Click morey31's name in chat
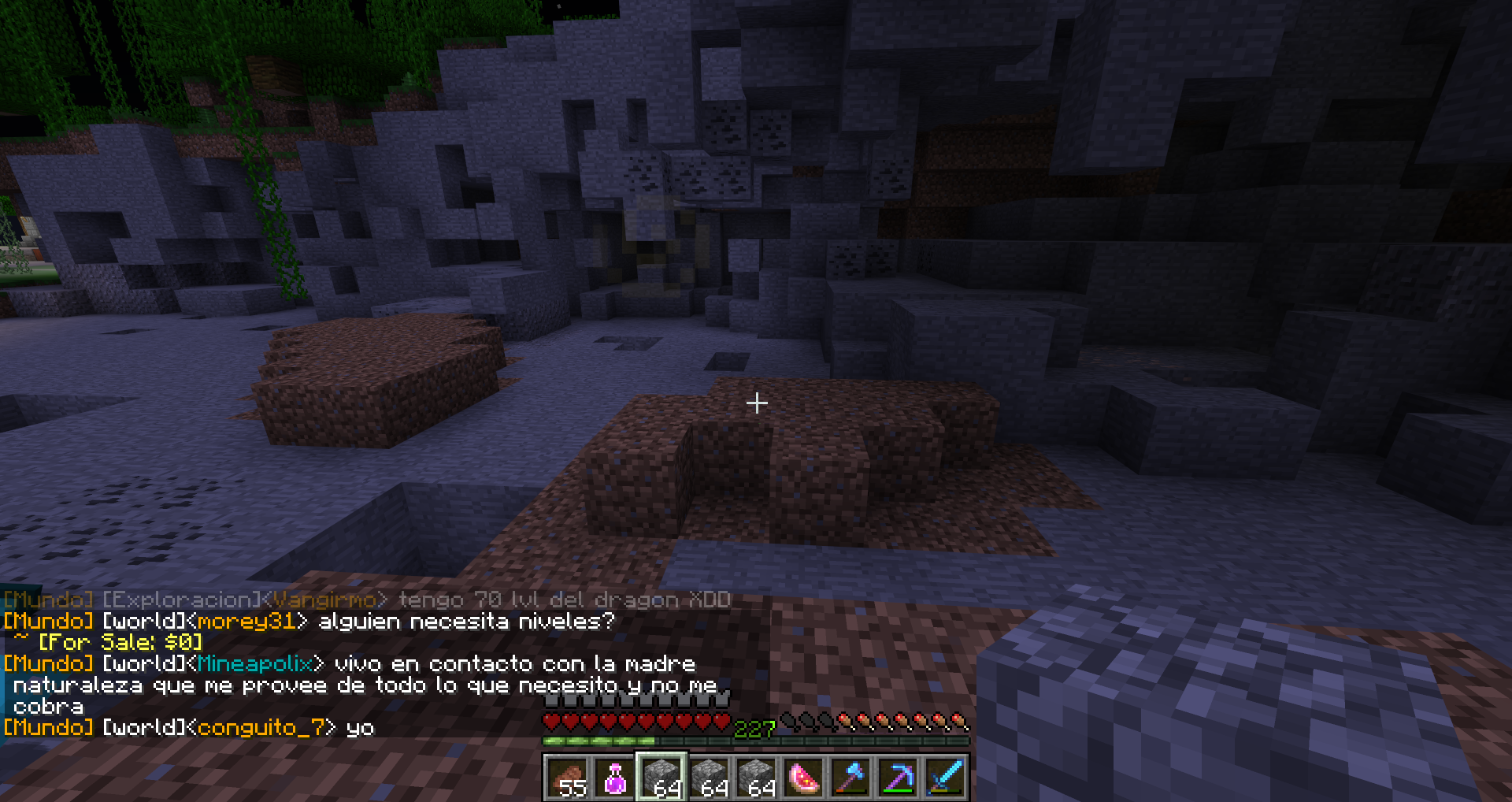The image size is (1512, 802). 246,622
